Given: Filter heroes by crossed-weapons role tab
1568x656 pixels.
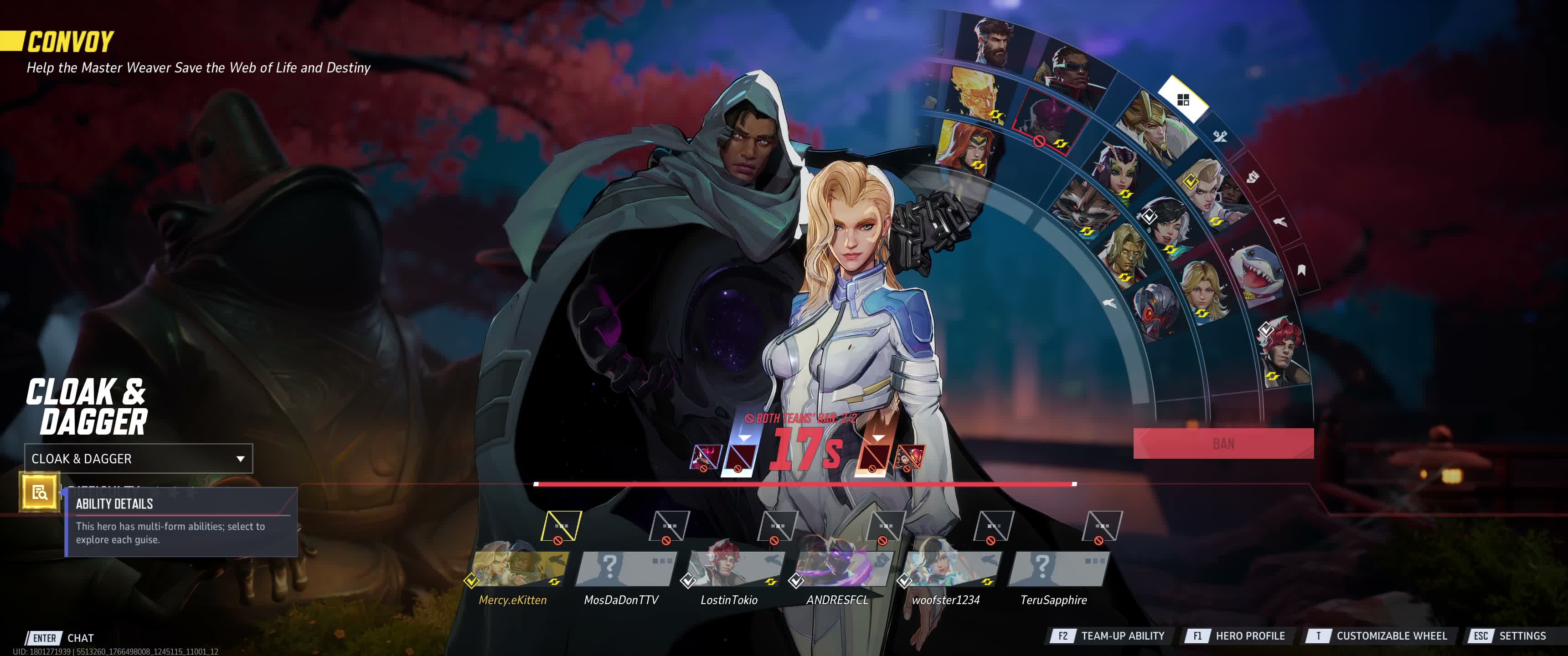Looking at the screenshot, I should click(1220, 136).
